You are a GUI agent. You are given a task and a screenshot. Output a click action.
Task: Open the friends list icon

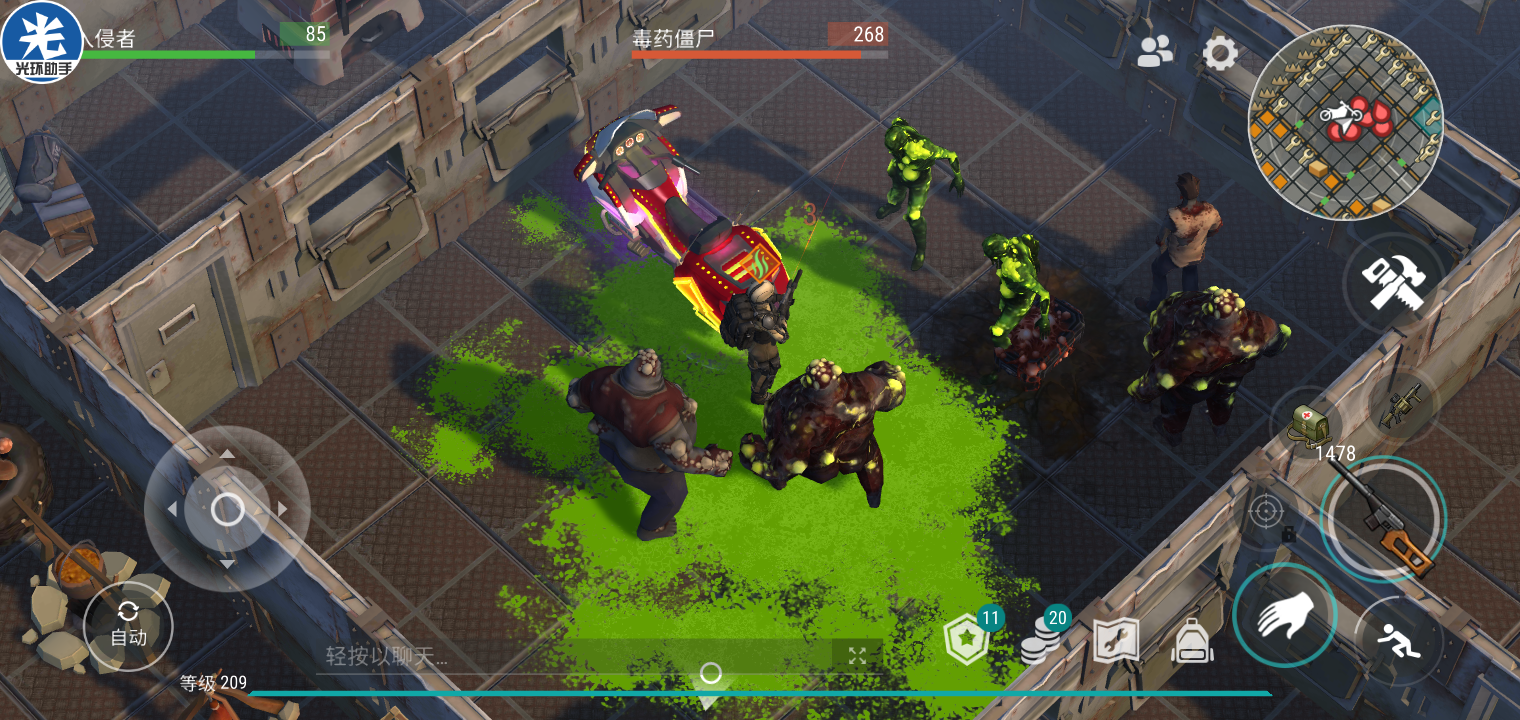[1155, 52]
